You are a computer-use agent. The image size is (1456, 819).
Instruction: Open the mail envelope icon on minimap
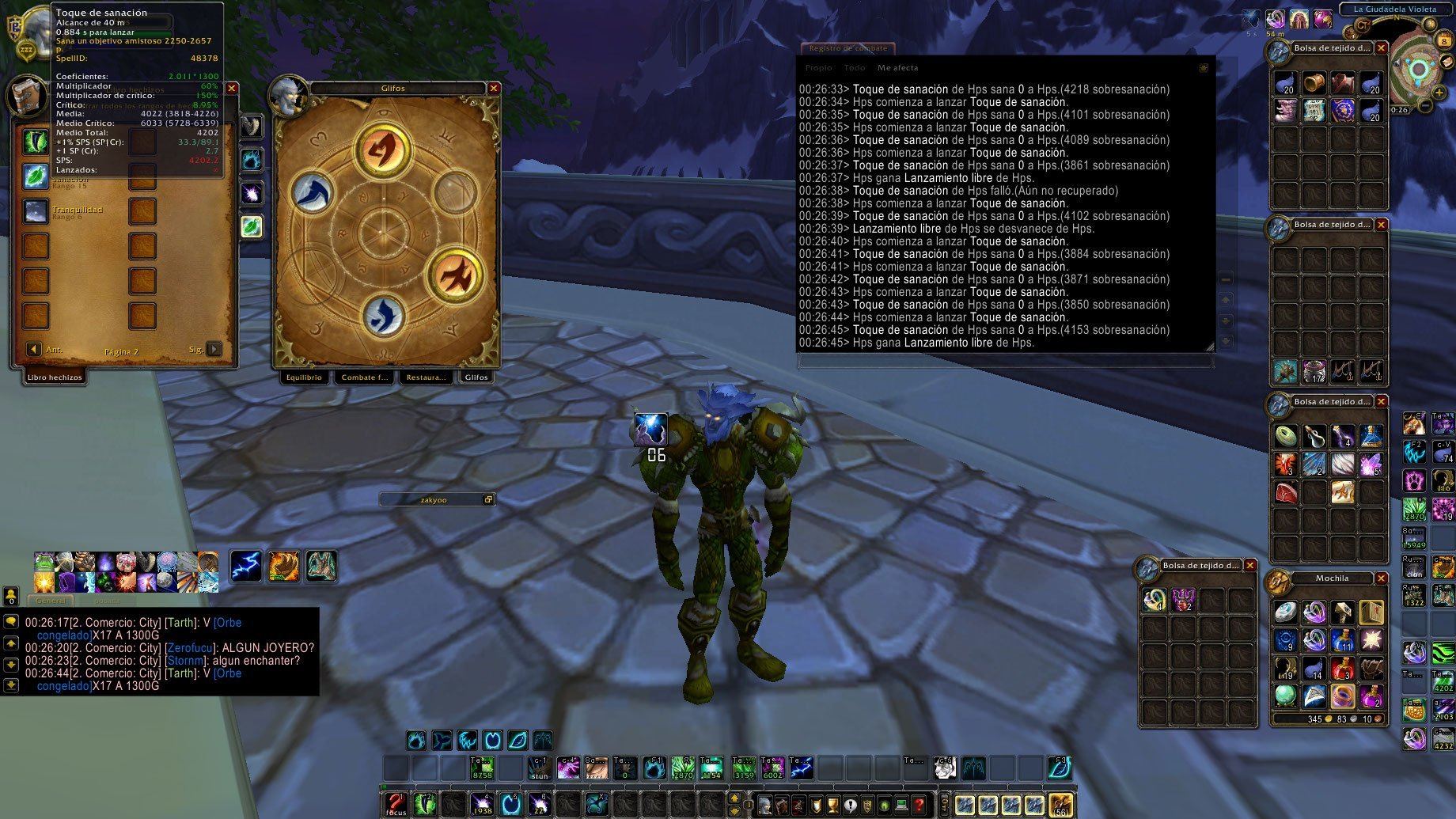(1448, 62)
